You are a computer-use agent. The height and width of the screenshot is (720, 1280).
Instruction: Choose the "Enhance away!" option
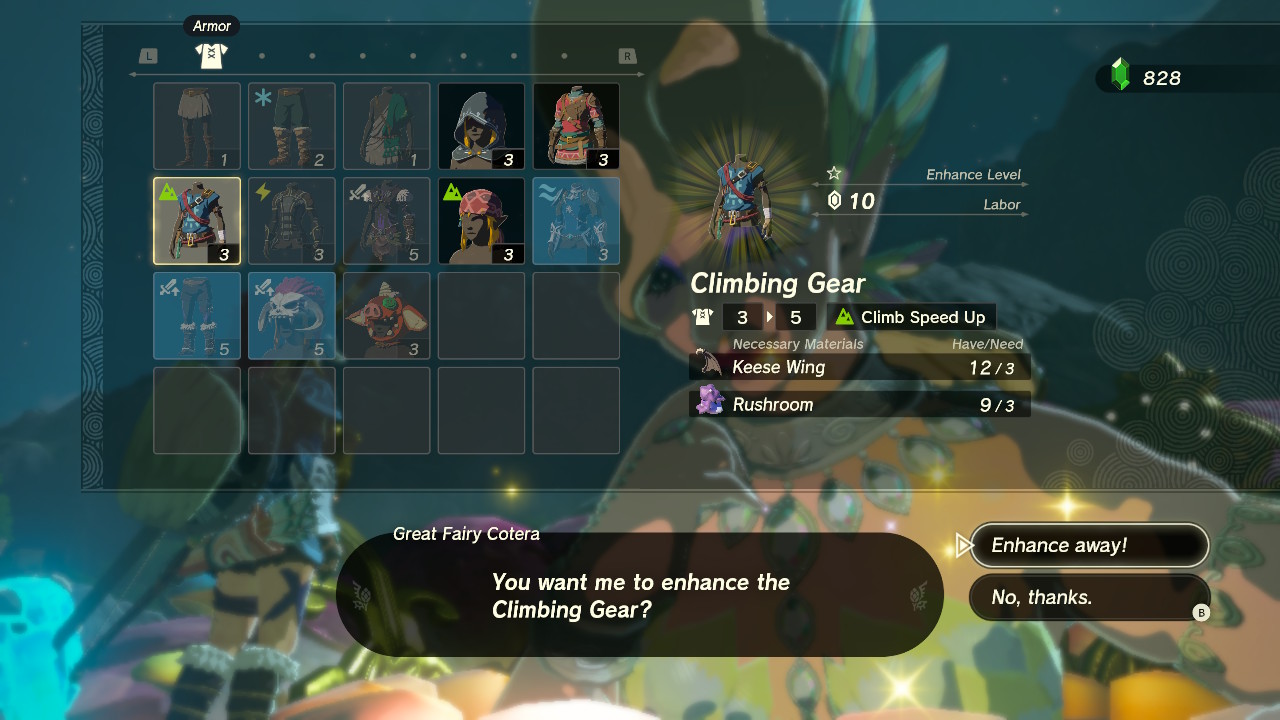[1088, 545]
